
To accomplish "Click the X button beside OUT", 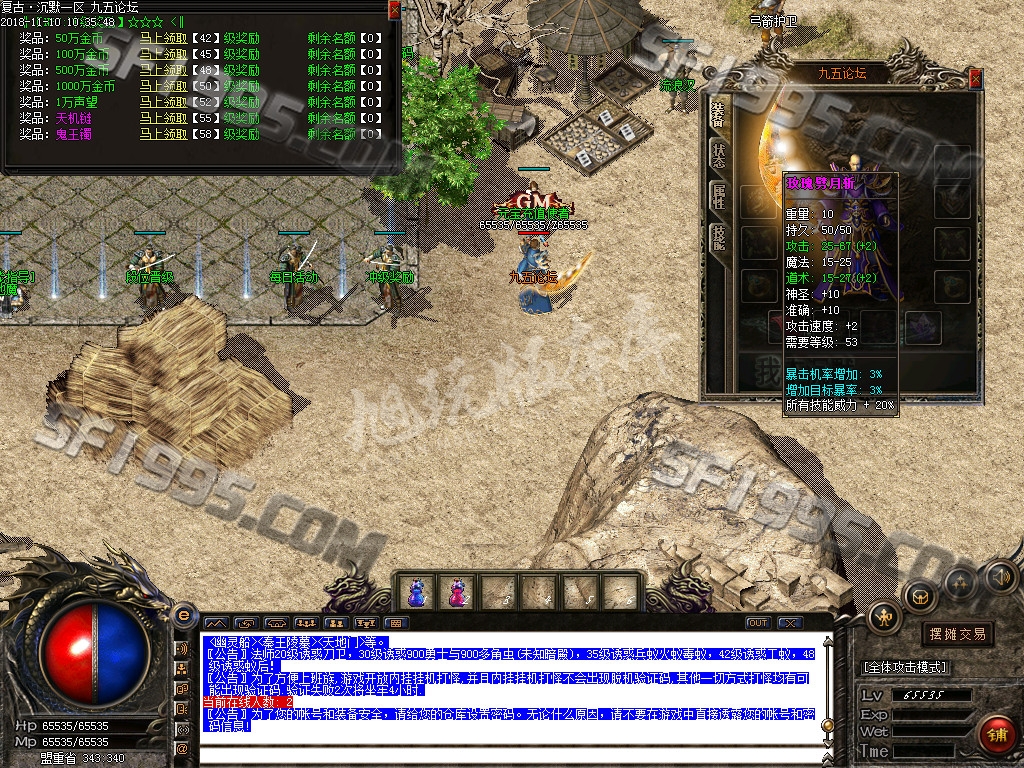I will point(790,623).
